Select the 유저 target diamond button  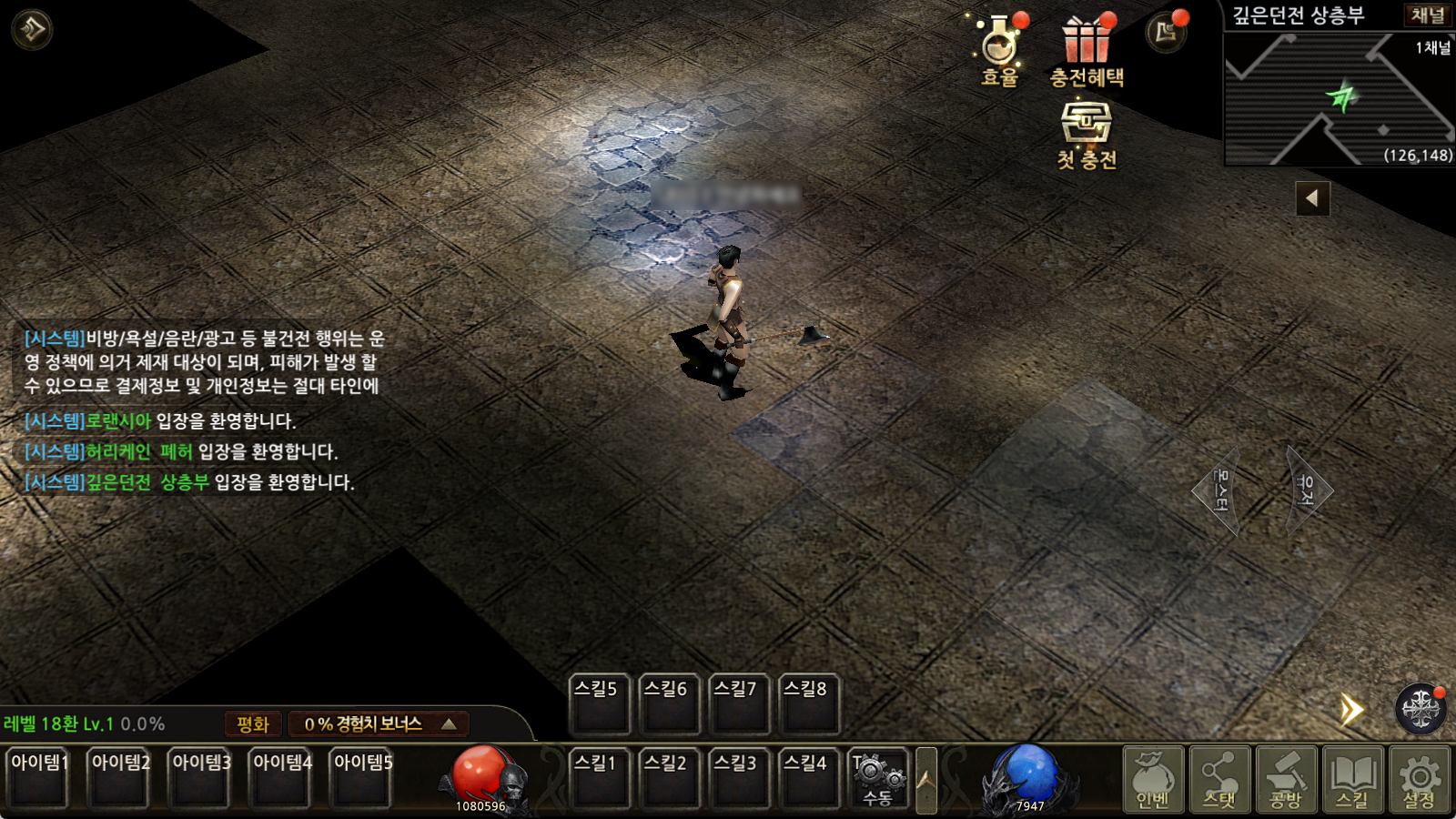[1308, 491]
